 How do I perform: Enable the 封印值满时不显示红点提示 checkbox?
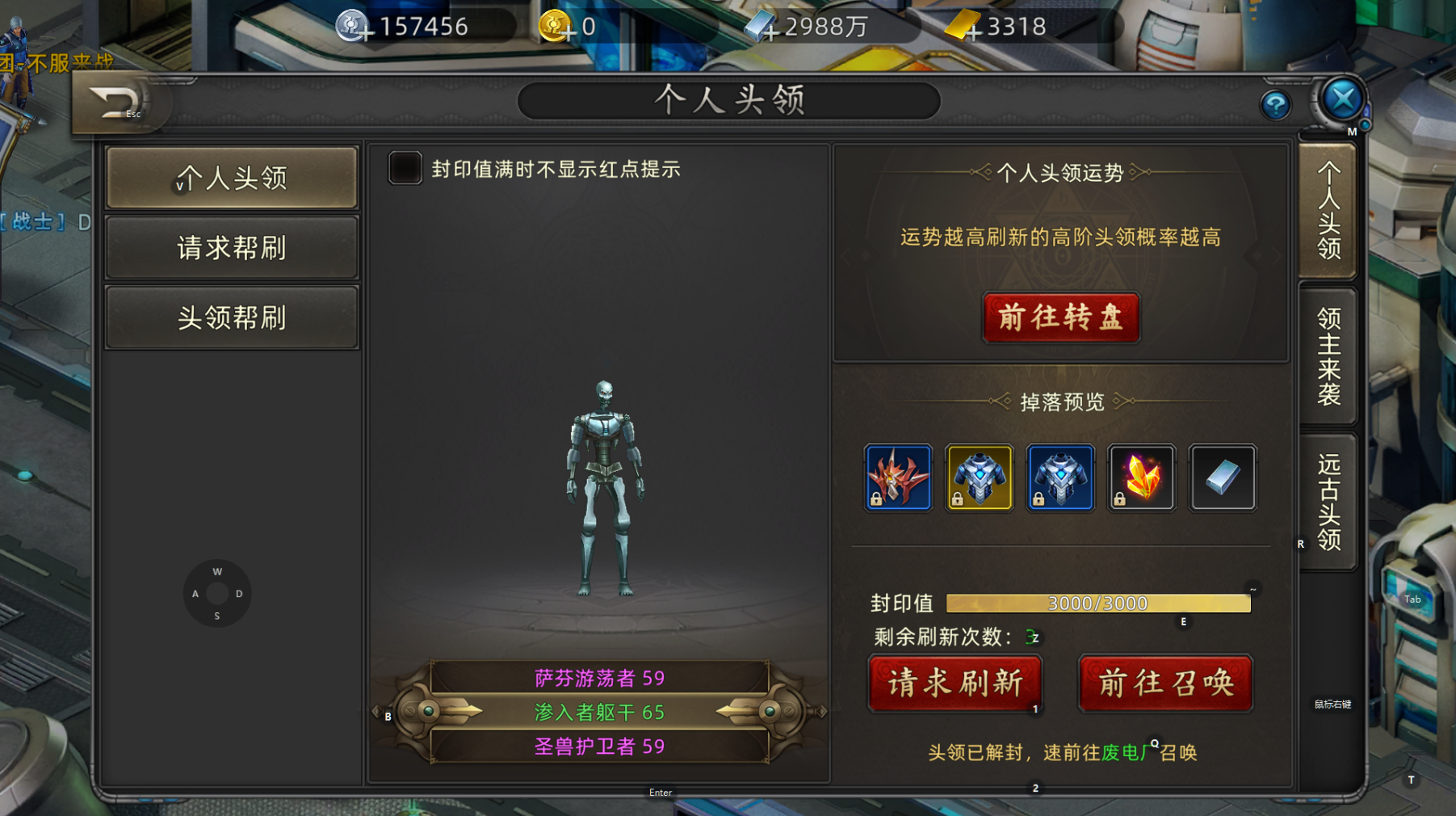pyautogui.click(x=404, y=170)
